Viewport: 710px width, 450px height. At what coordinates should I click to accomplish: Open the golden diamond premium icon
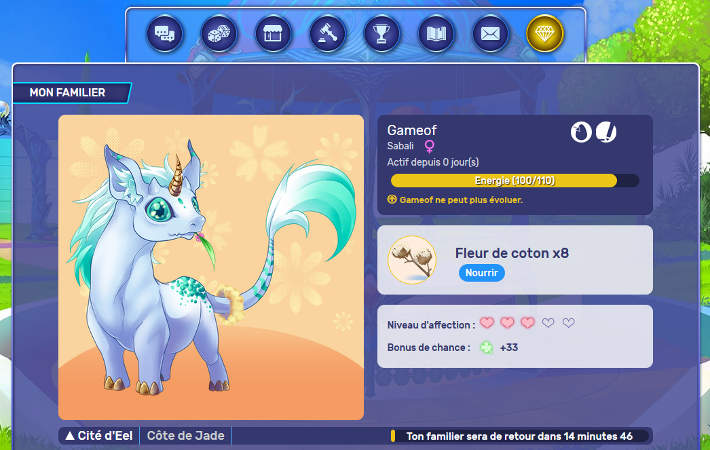tap(545, 33)
